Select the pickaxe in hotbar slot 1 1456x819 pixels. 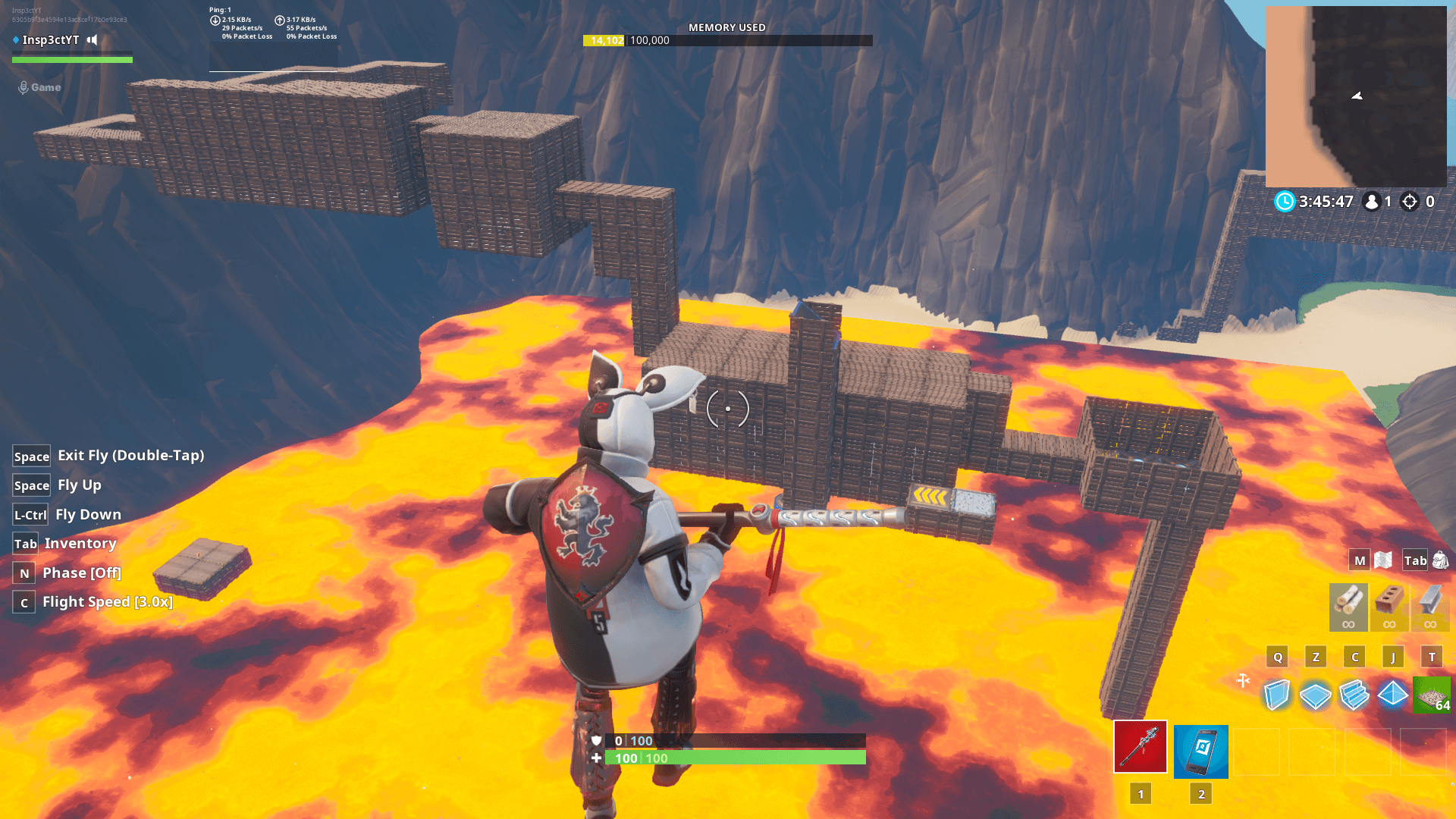[x=1140, y=751]
